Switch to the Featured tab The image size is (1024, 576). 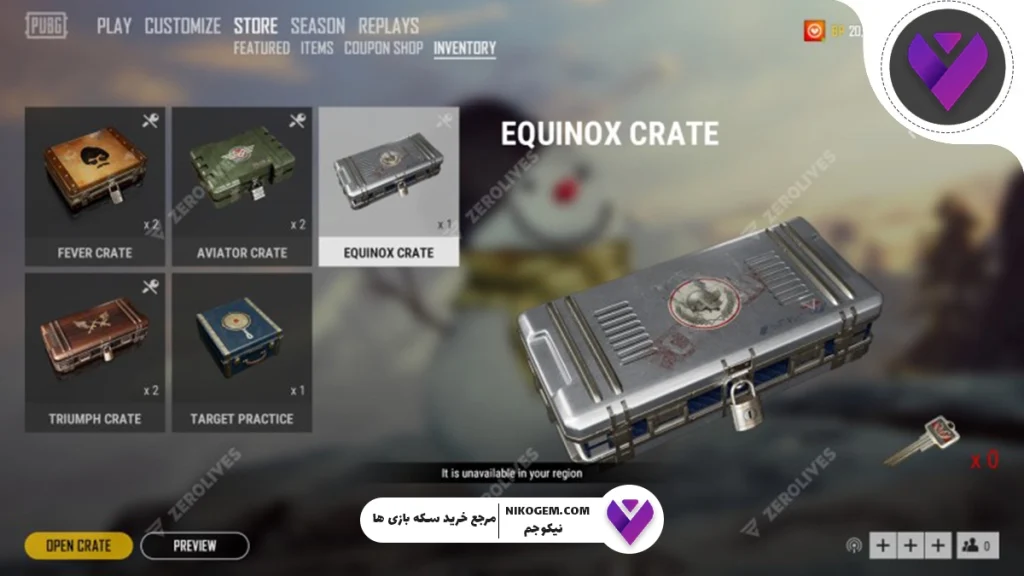(261, 48)
